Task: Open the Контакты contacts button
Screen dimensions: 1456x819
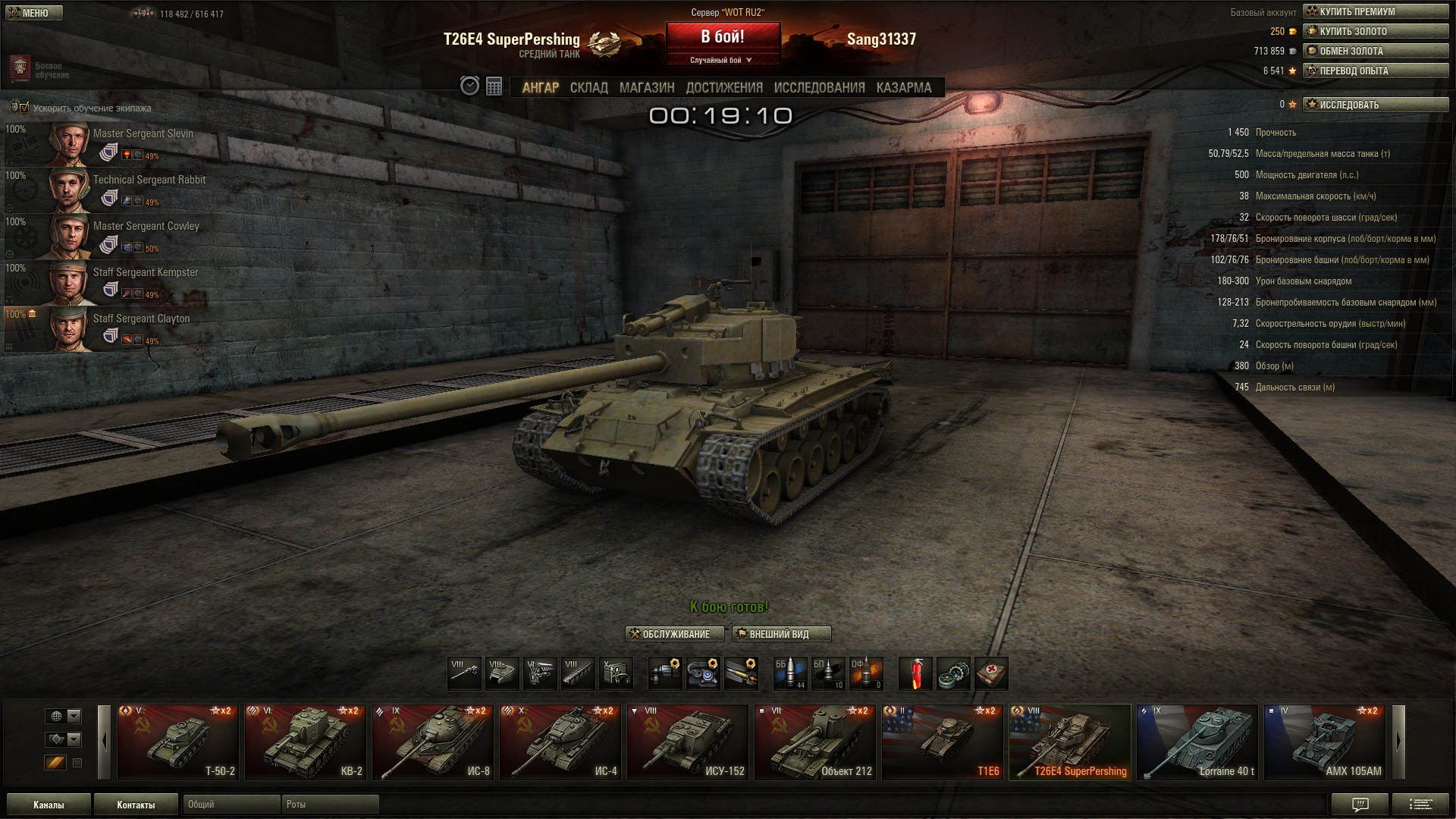Action: click(136, 805)
